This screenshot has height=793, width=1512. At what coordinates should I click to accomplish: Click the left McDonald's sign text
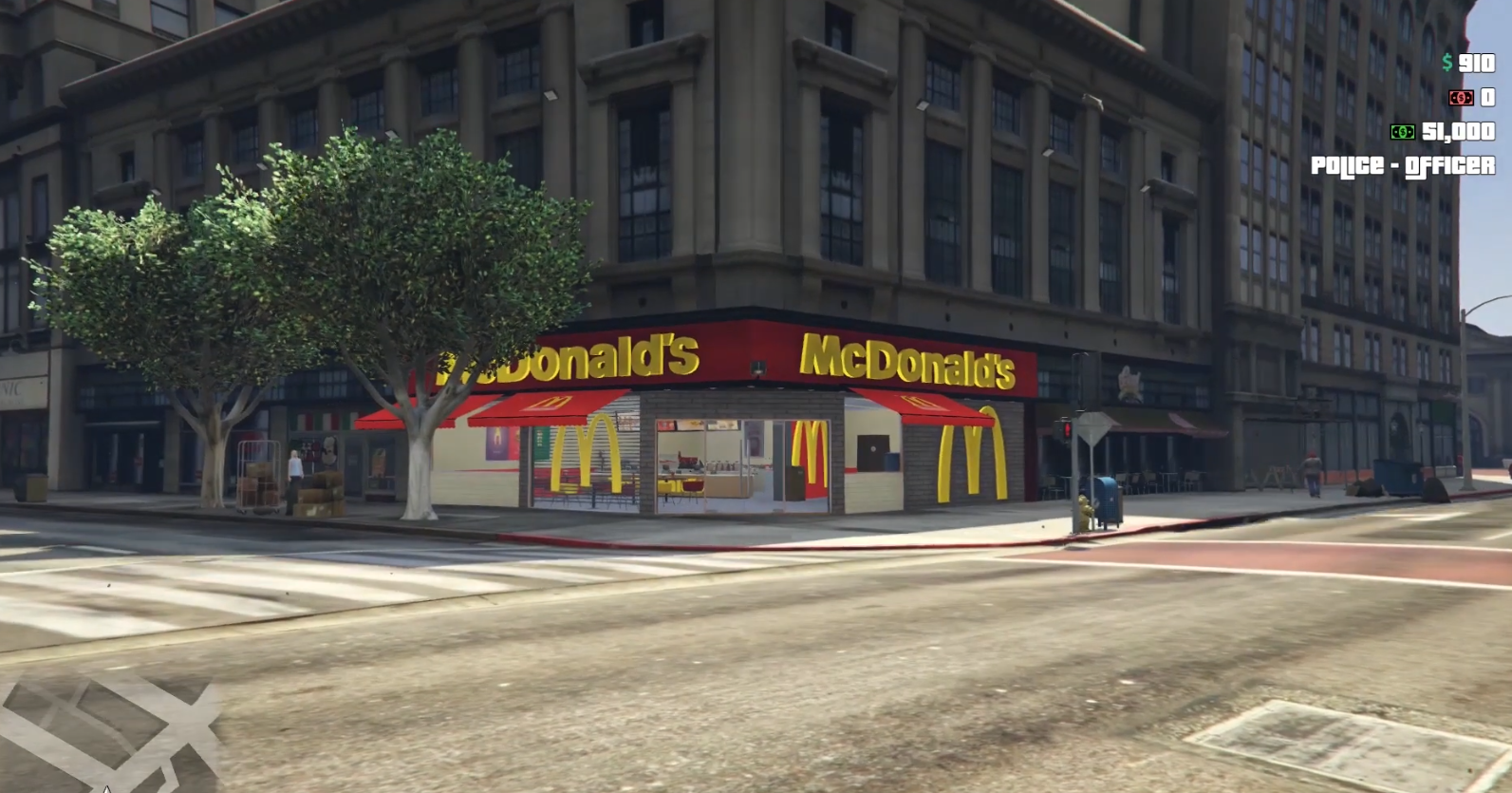point(565,361)
